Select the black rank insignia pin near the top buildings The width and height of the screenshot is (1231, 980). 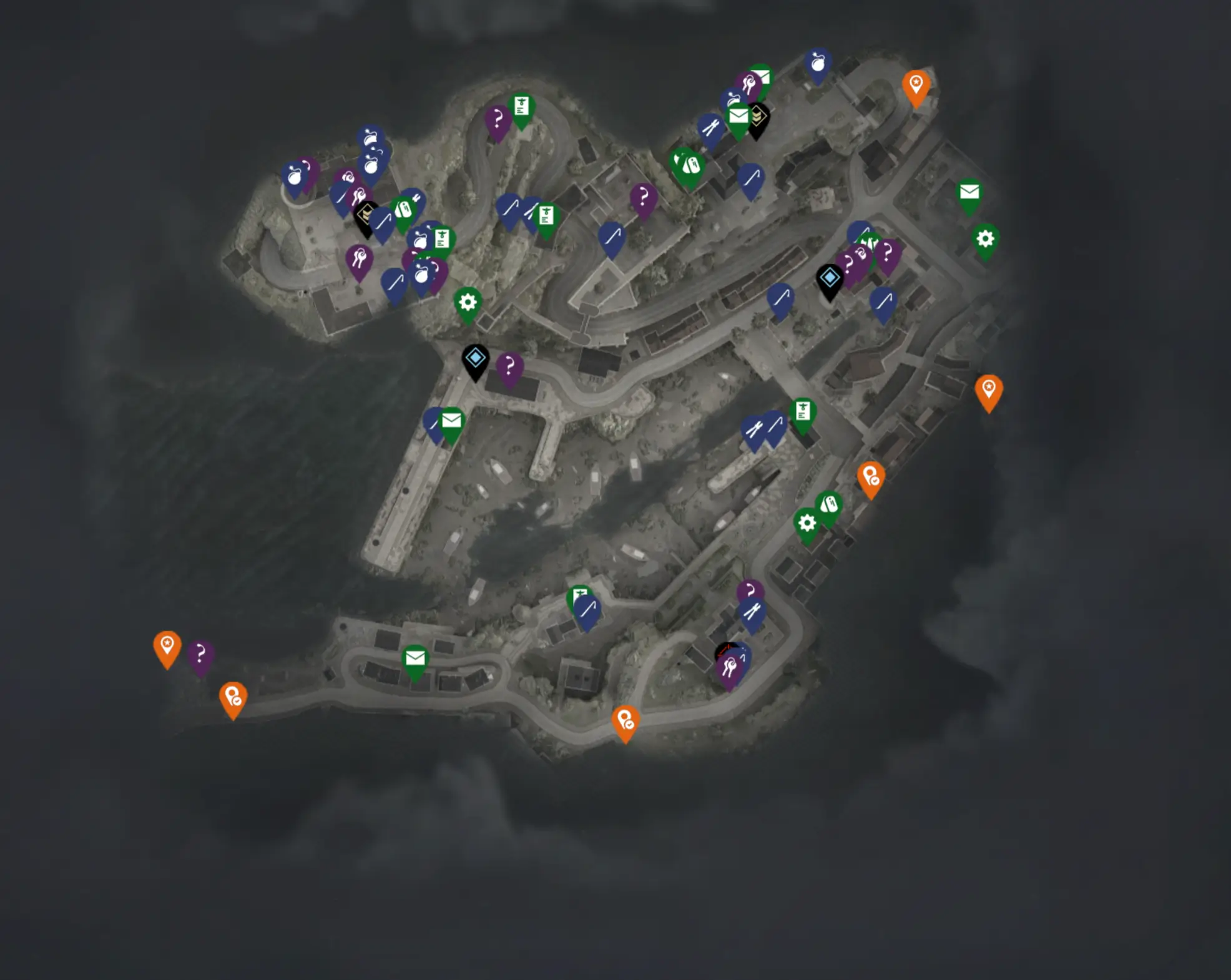click(x=758, y=115)
